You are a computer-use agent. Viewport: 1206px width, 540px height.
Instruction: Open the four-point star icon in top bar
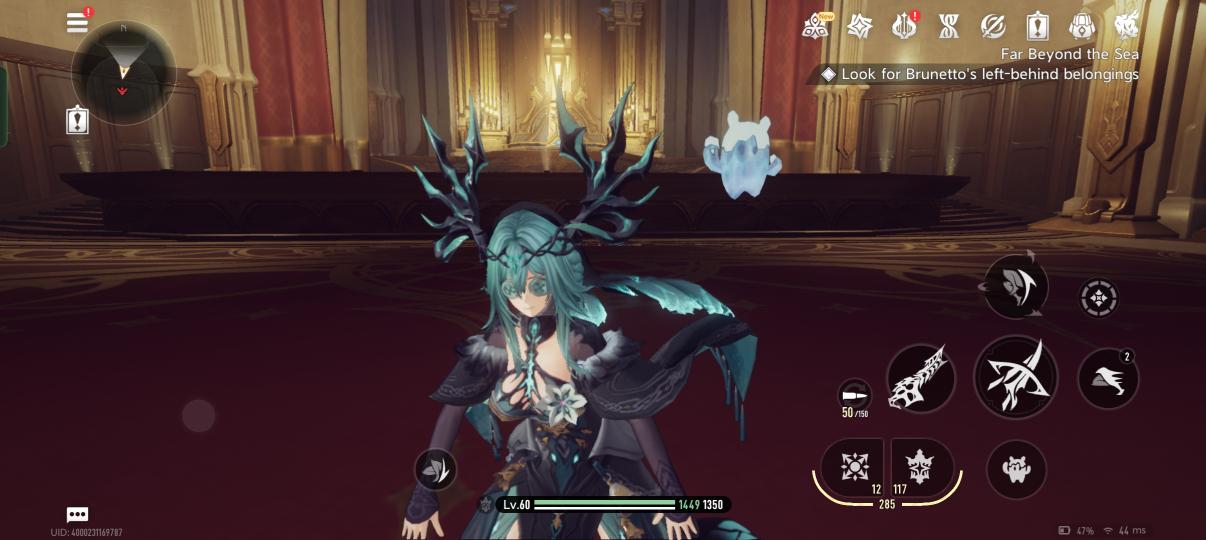click(x=859, y=26)
